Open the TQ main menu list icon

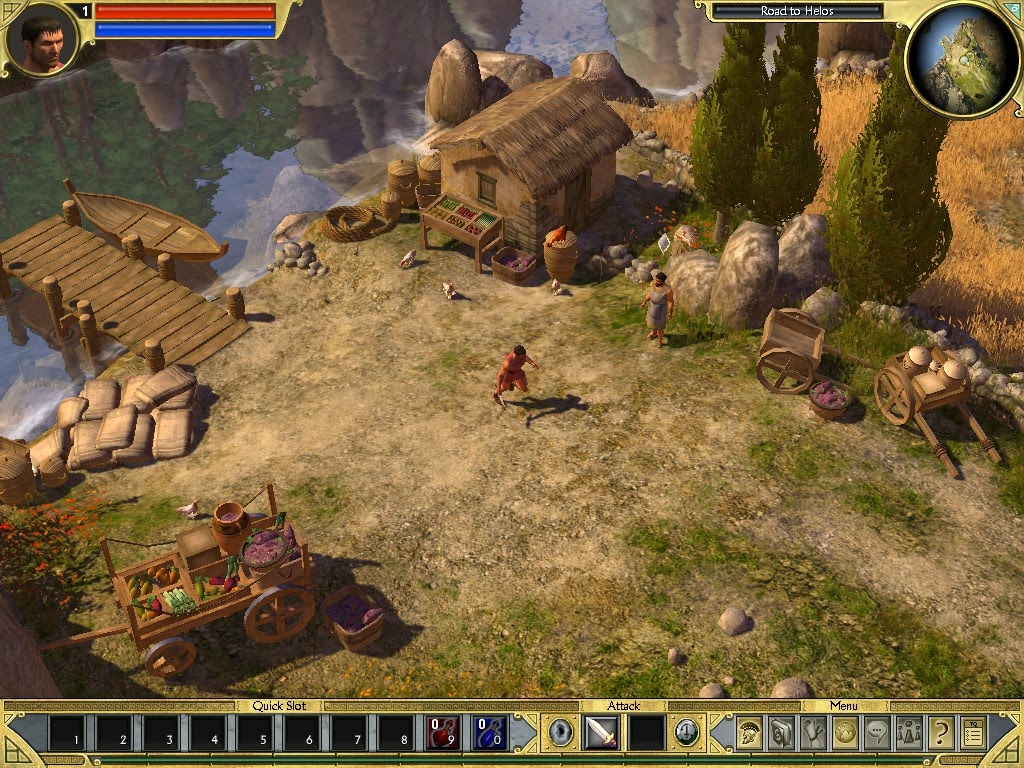[973, 733]
